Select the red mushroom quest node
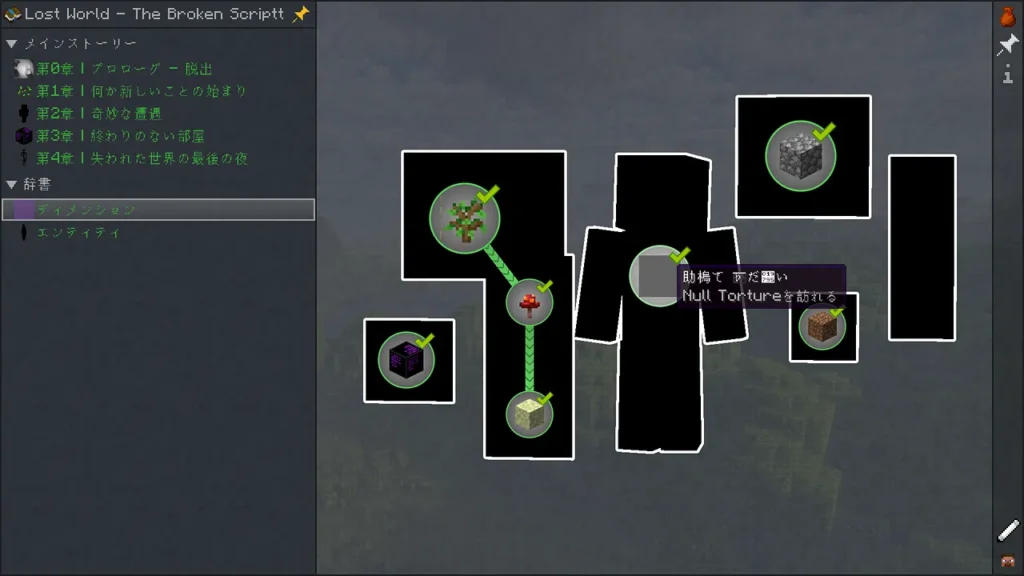 [529, 302]
